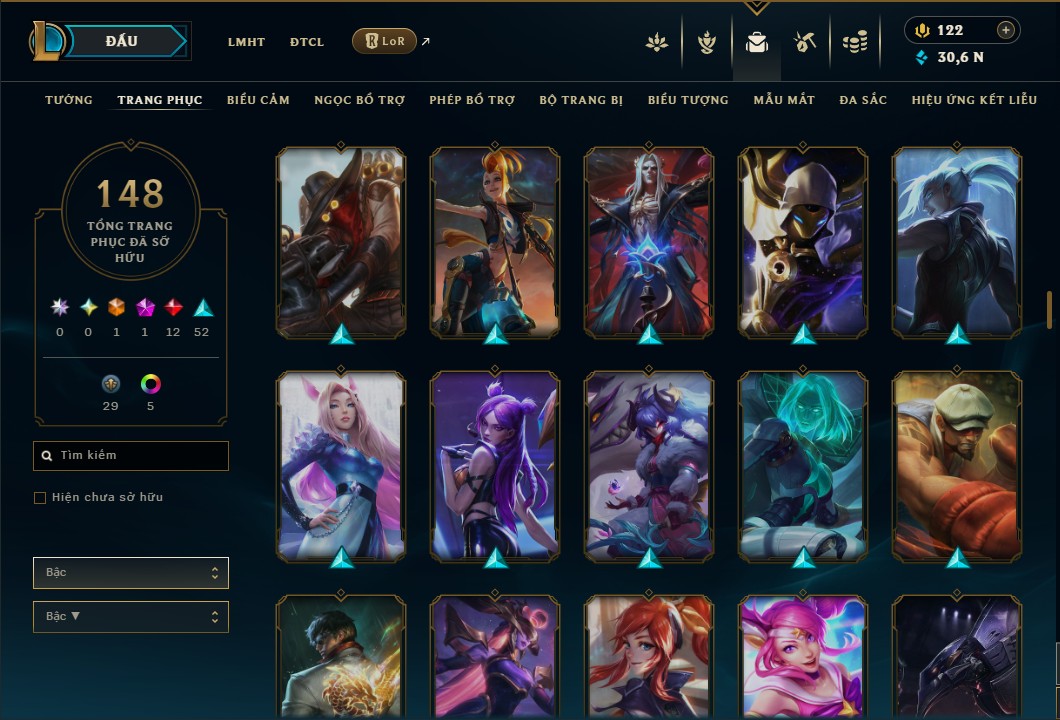Open the upper Bậc dropdown
Viewport: 1060px width, 720px height.
coord(131,573)
